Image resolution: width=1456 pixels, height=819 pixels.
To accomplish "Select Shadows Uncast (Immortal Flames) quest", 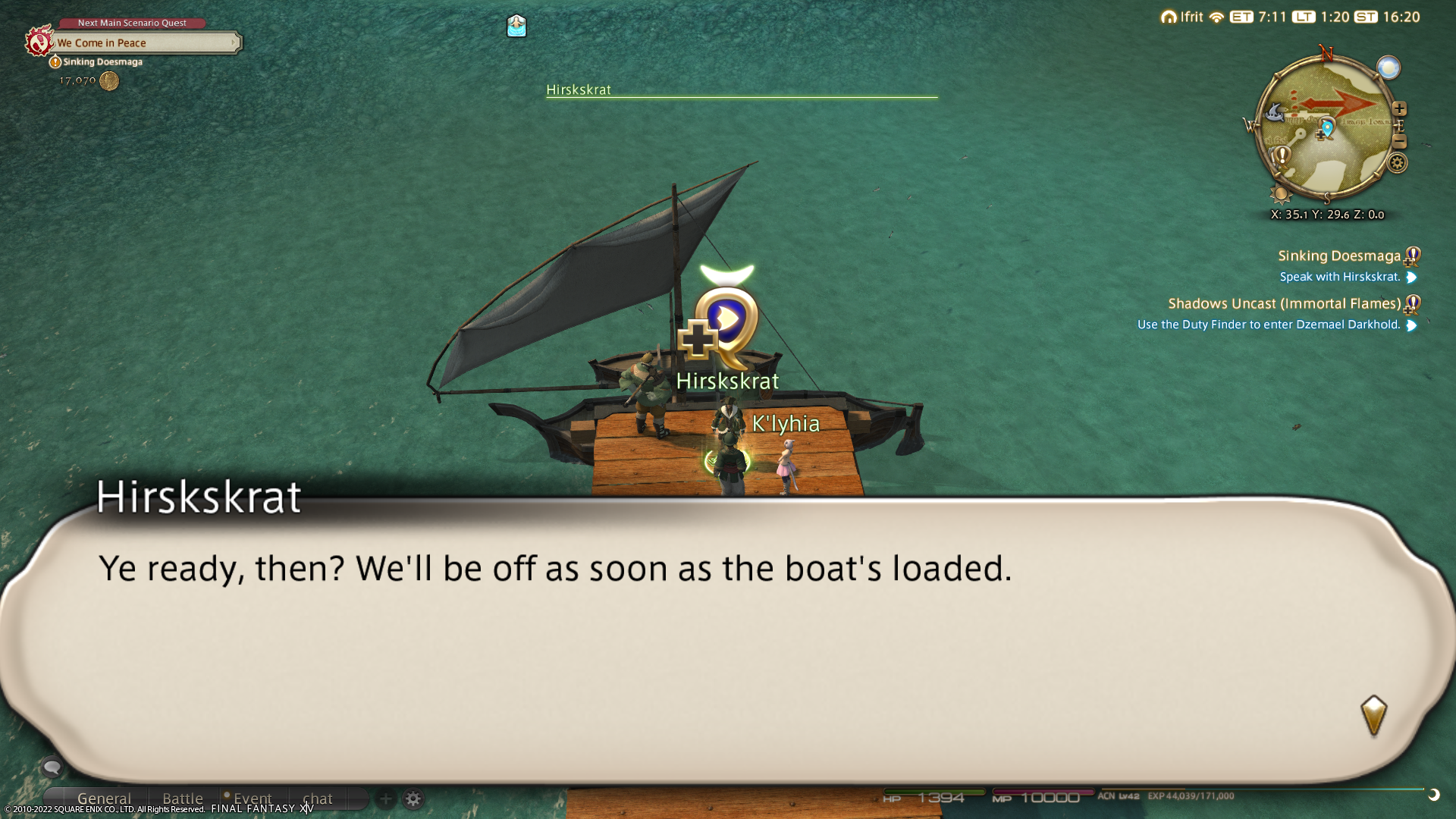I will click(x=1284, y=304).
